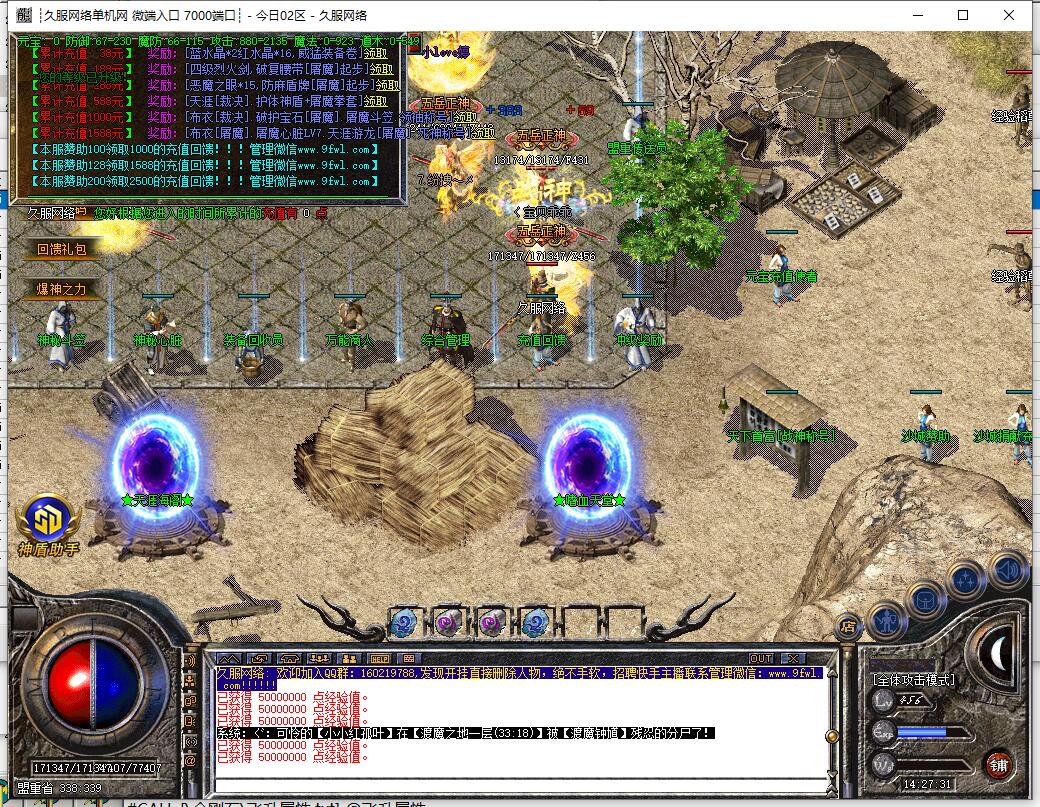This screenshot has height=807, width=1040.
Task: Close the chat panel with X
Action: click(x=793, y=658)
